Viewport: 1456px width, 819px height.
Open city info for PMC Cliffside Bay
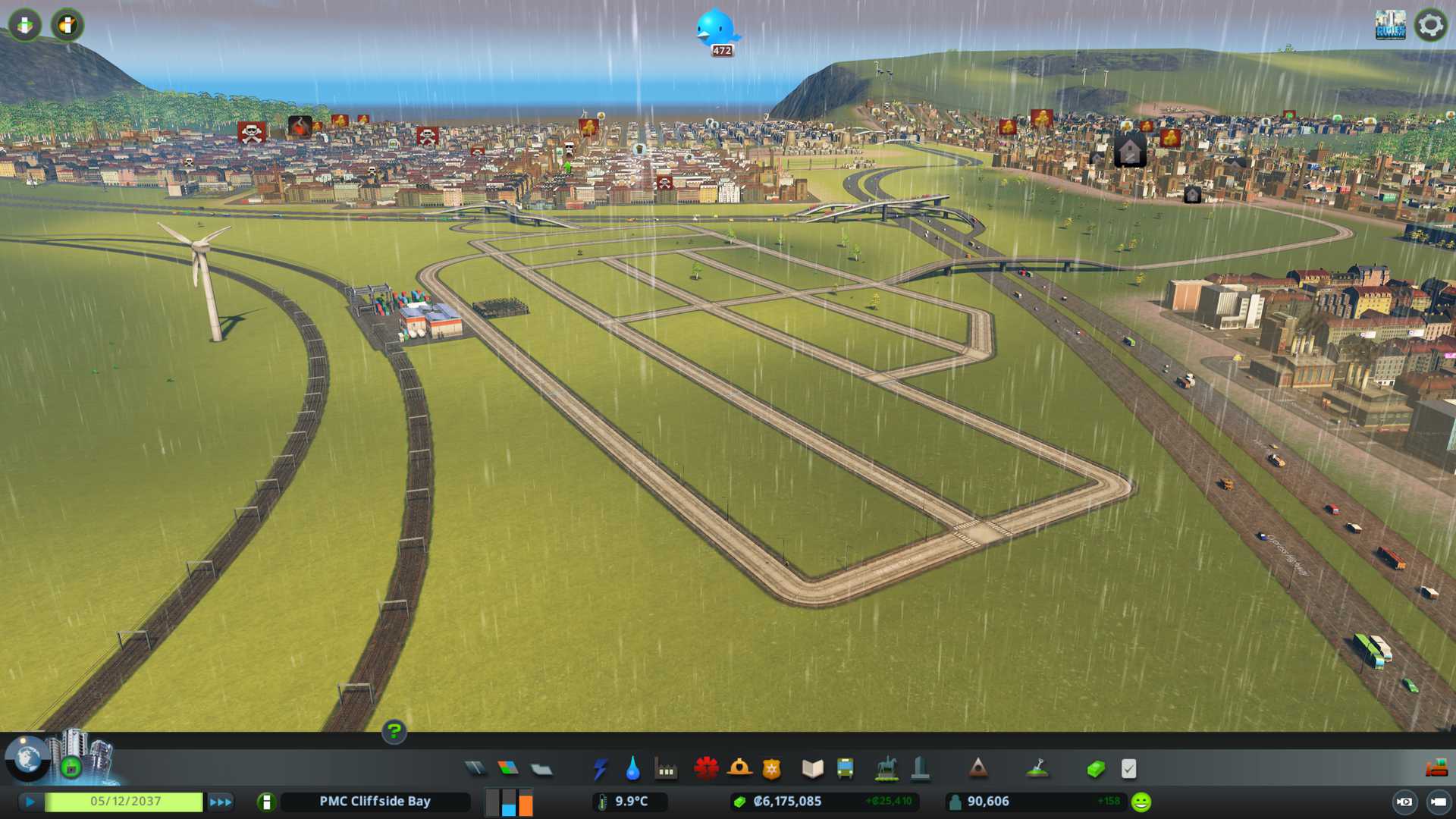[x=375, y=802]
